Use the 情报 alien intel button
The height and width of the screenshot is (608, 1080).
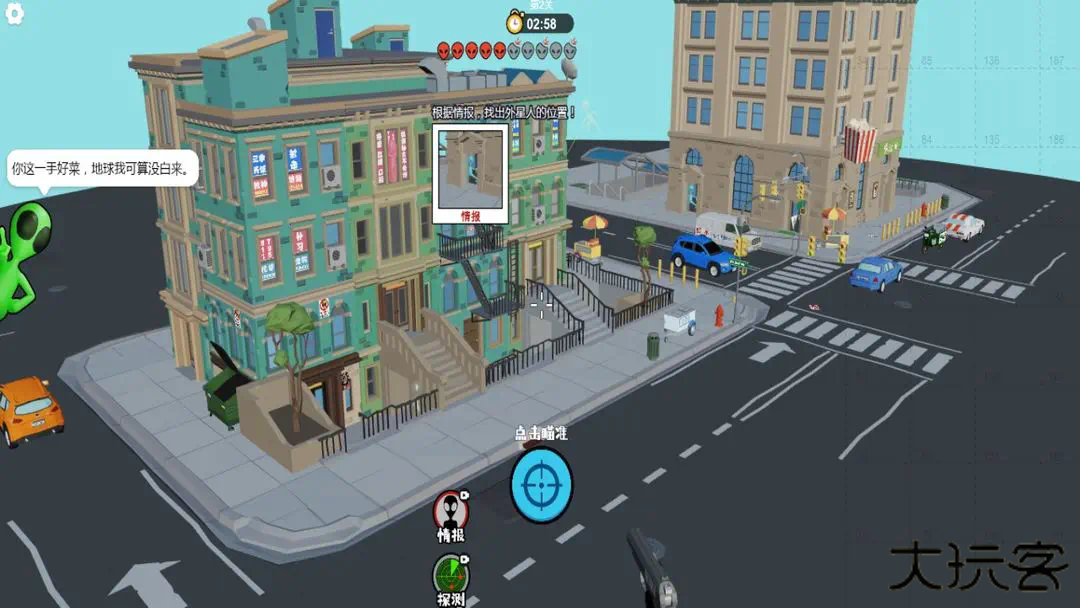click(451, 511)
